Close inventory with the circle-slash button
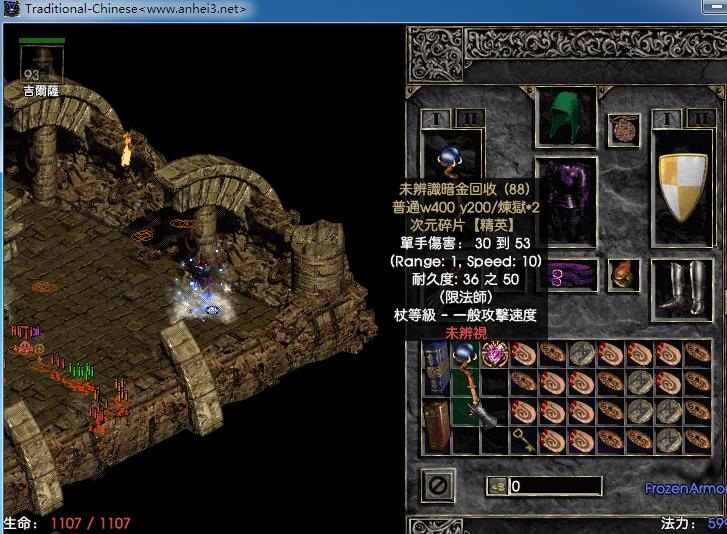The image size is (727, 534). click(437, 486)
